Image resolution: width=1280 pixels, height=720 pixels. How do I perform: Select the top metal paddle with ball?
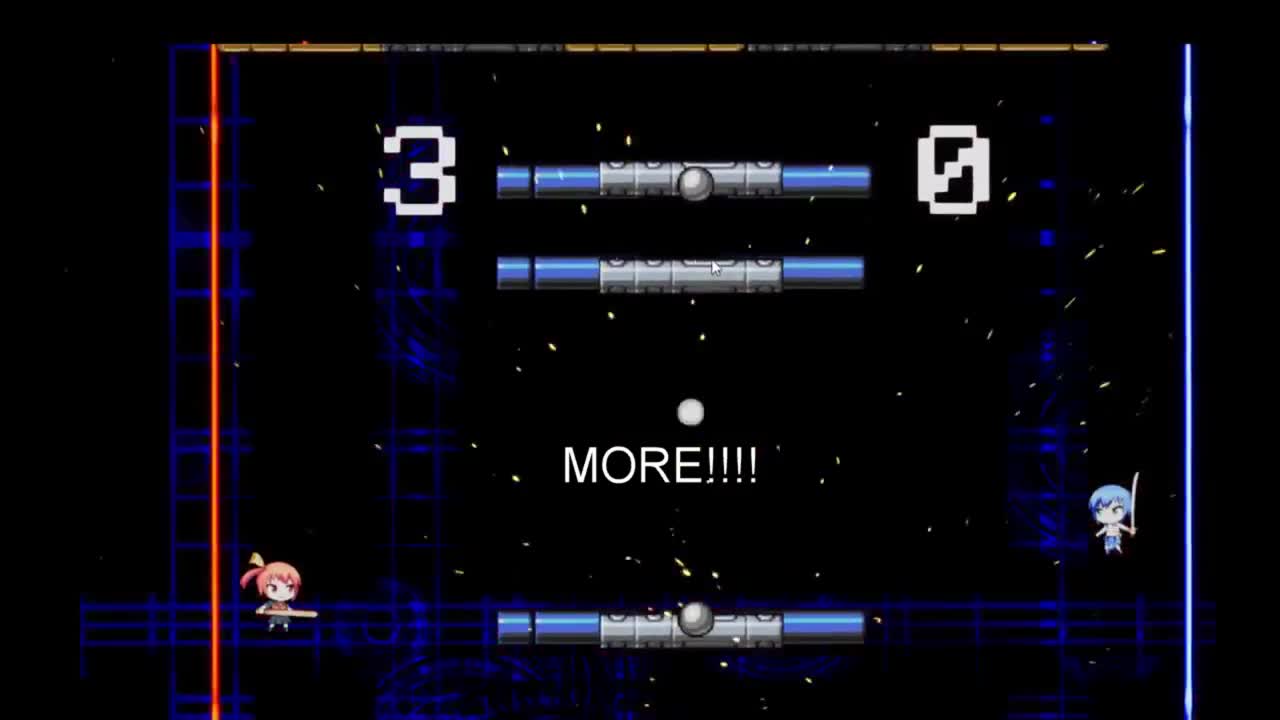click(683, 178)
